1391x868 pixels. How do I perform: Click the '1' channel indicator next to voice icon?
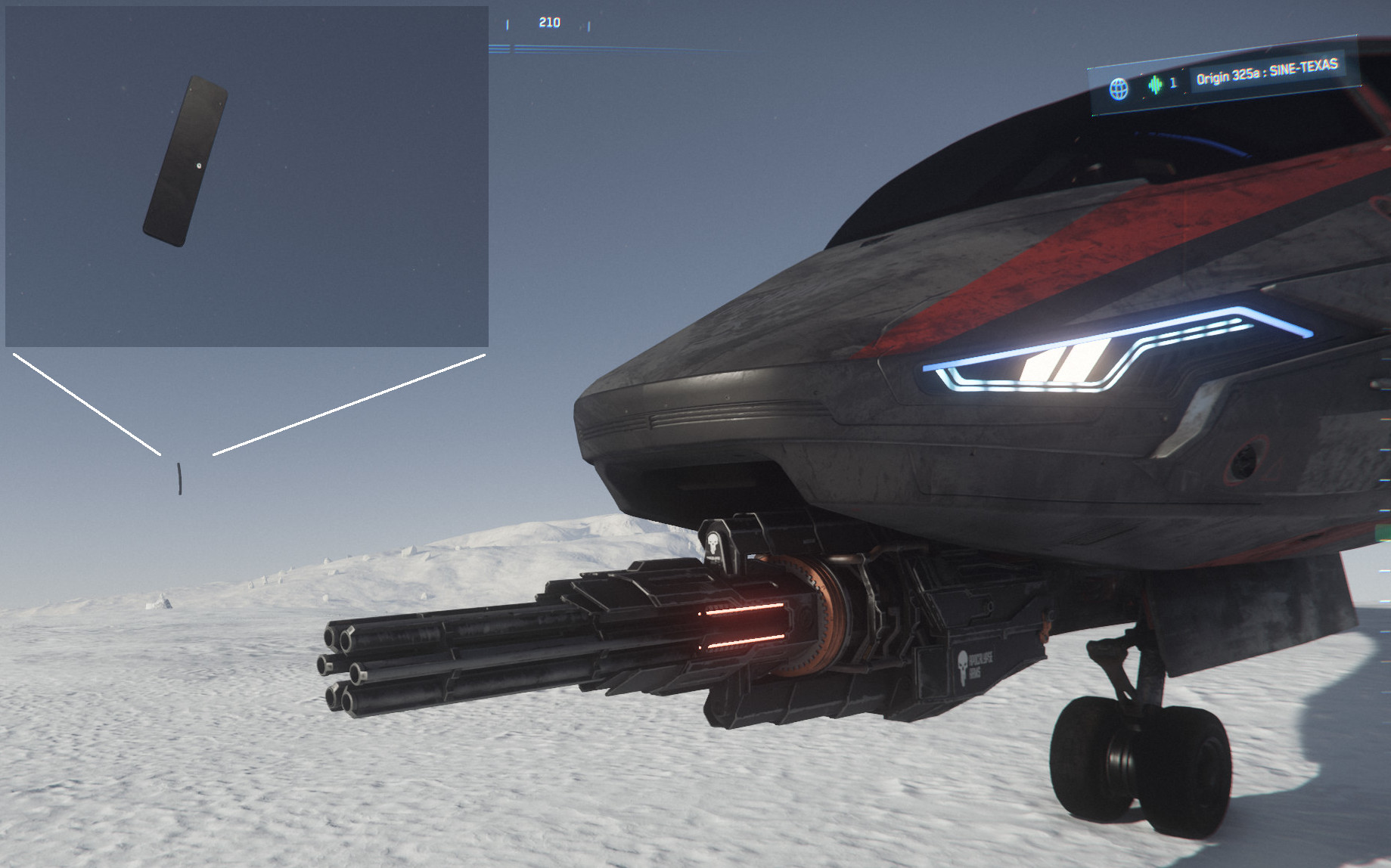pos(1174,85)
